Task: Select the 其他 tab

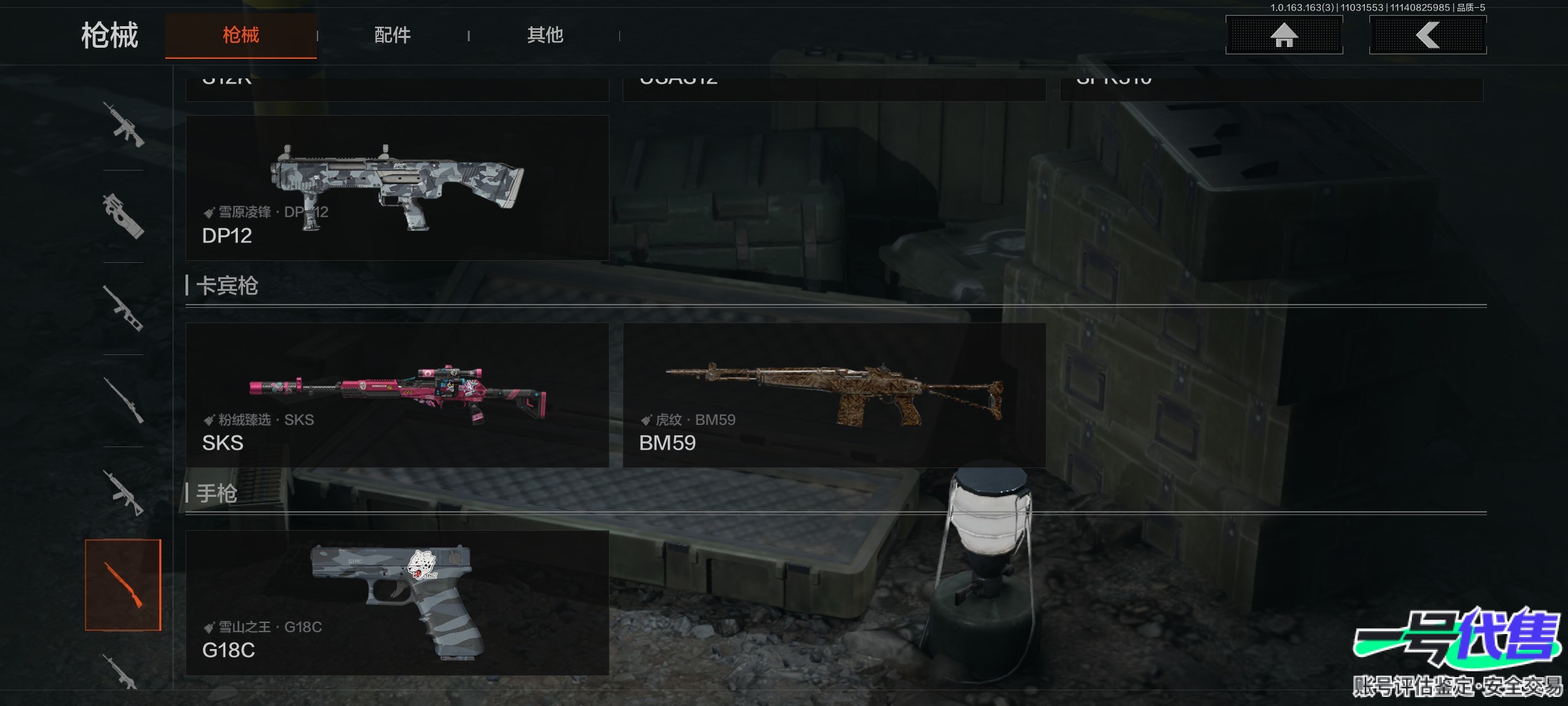Action: [x=545, y=35]
